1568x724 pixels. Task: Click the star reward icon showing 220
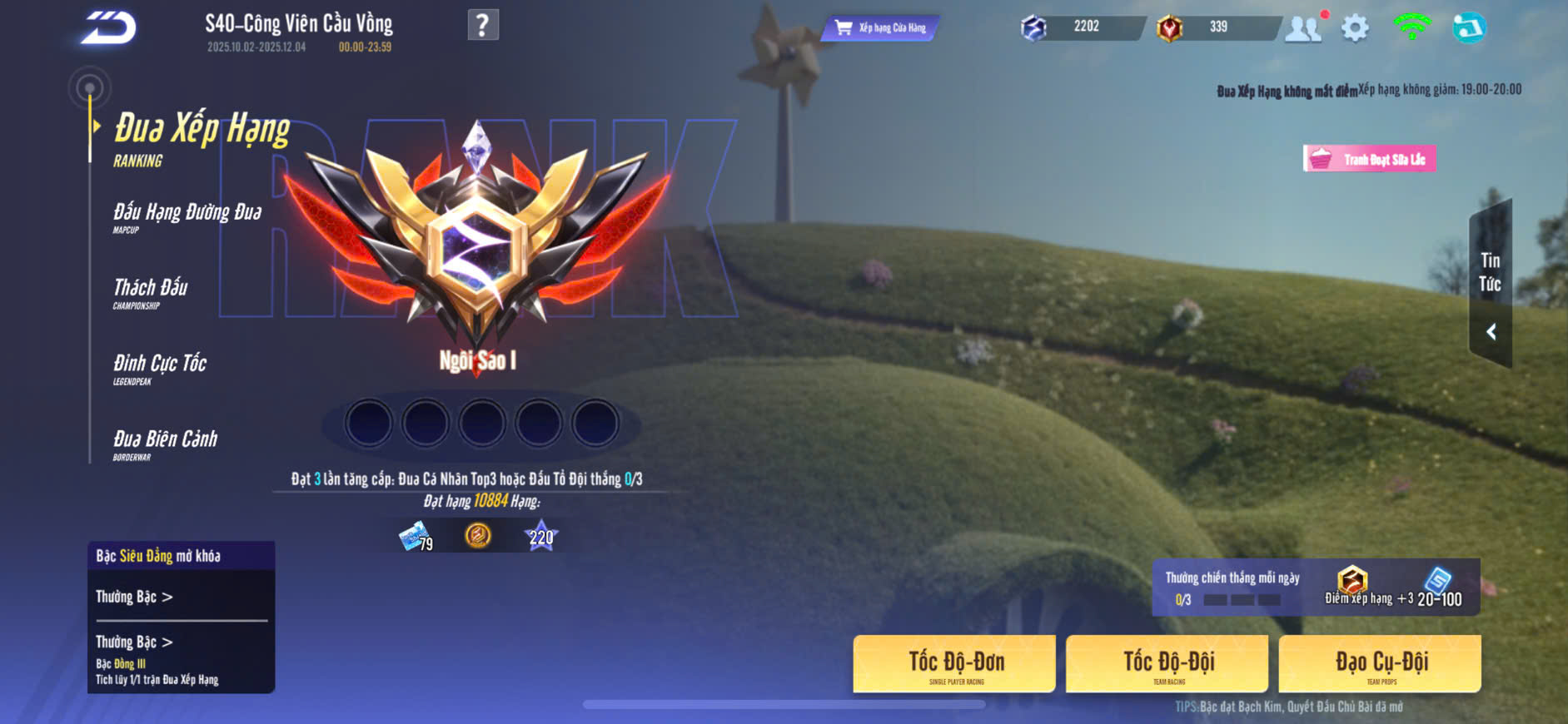[x=541, y=536]
